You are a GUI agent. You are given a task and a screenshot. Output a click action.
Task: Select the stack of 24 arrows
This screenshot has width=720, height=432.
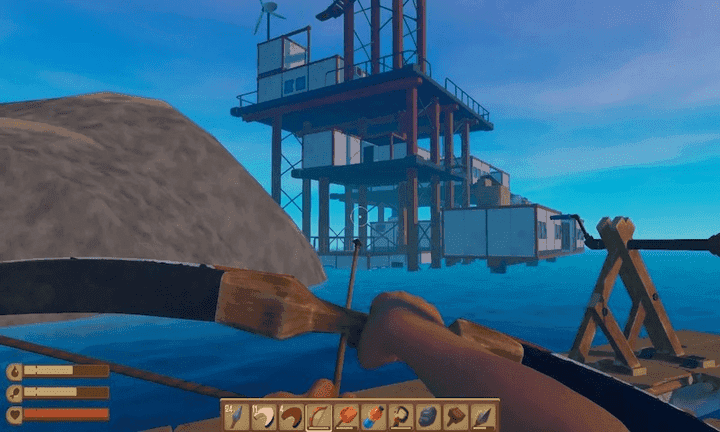(x=236, y=416)
